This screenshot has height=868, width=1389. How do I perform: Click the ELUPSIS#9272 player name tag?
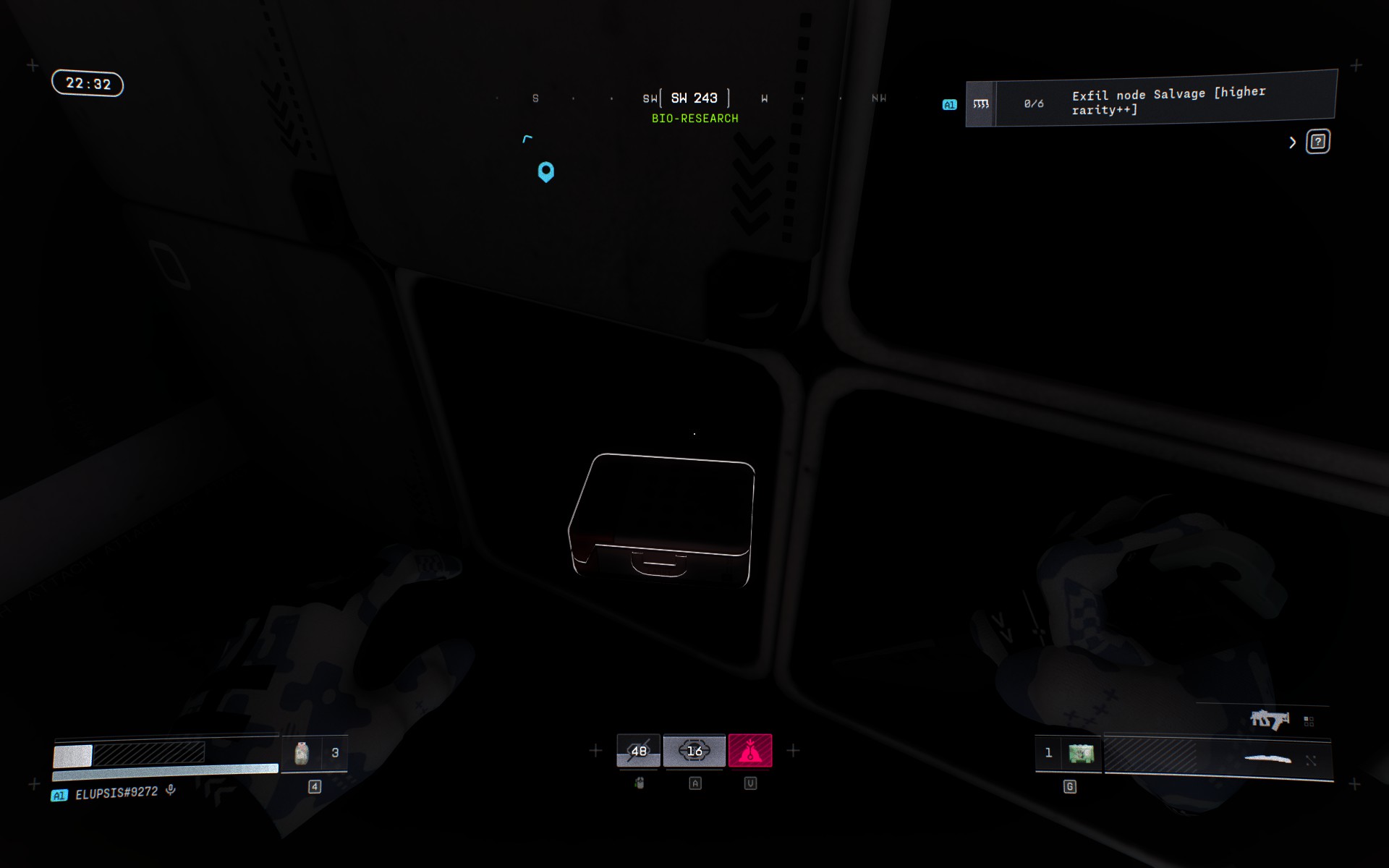tap(116, 793)
